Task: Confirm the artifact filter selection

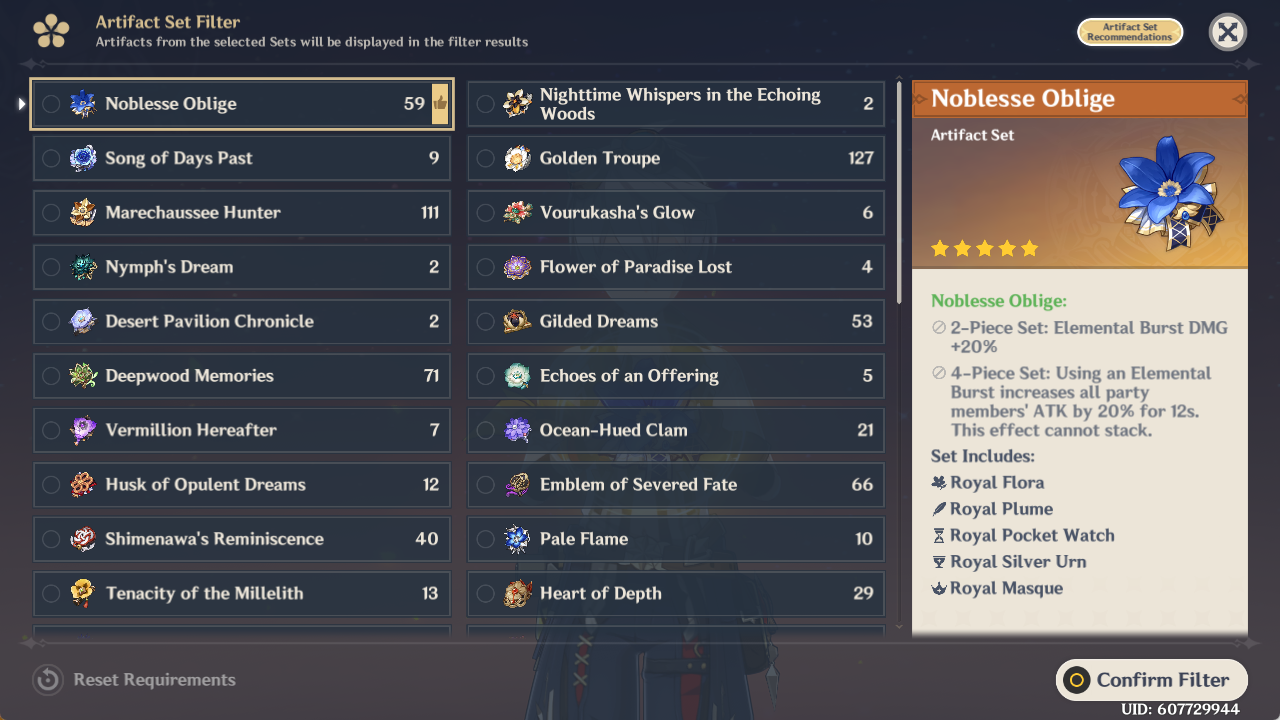Action: click(1151, 680)
